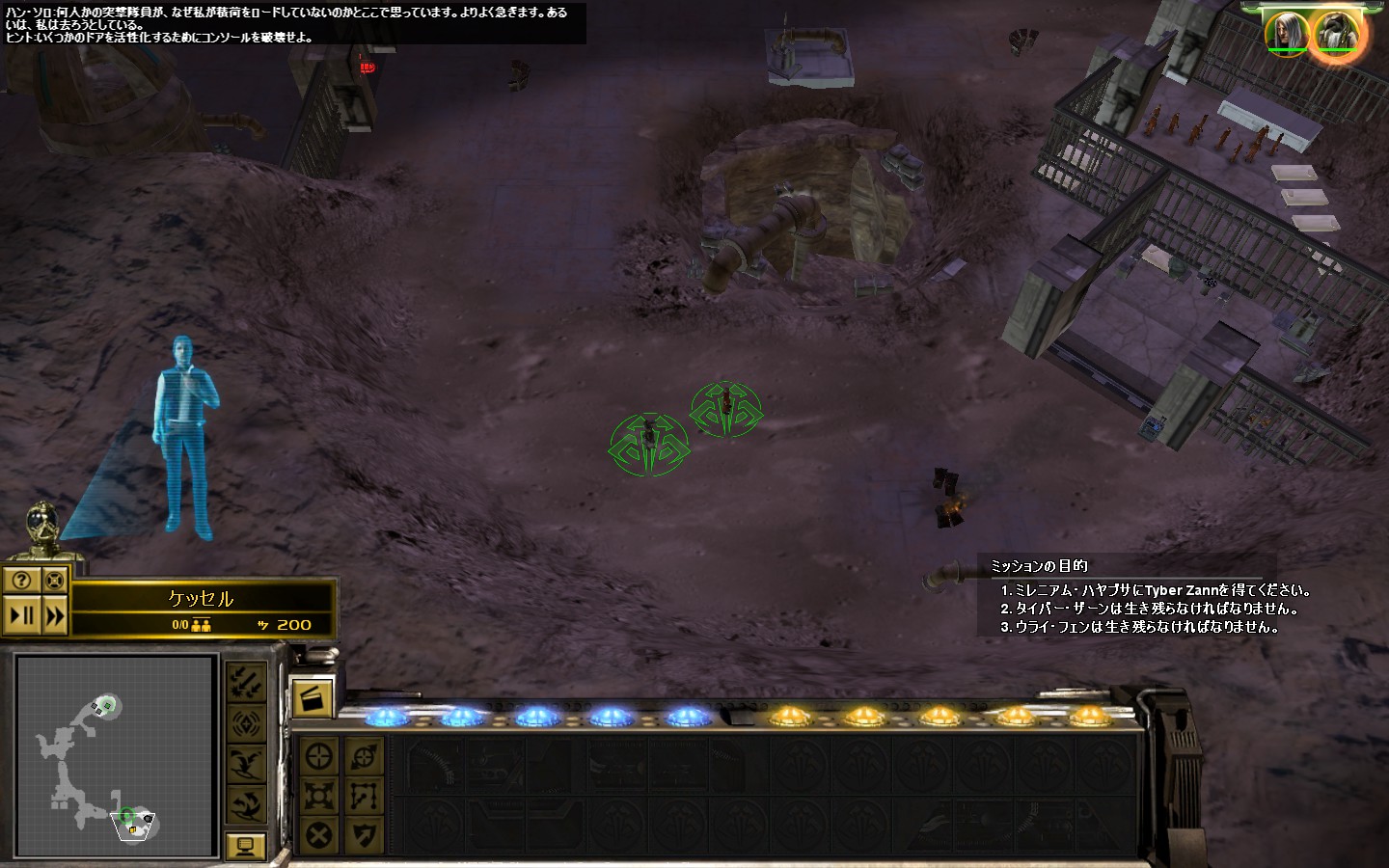Activate the radar pulse ability button

pos(246,723)
